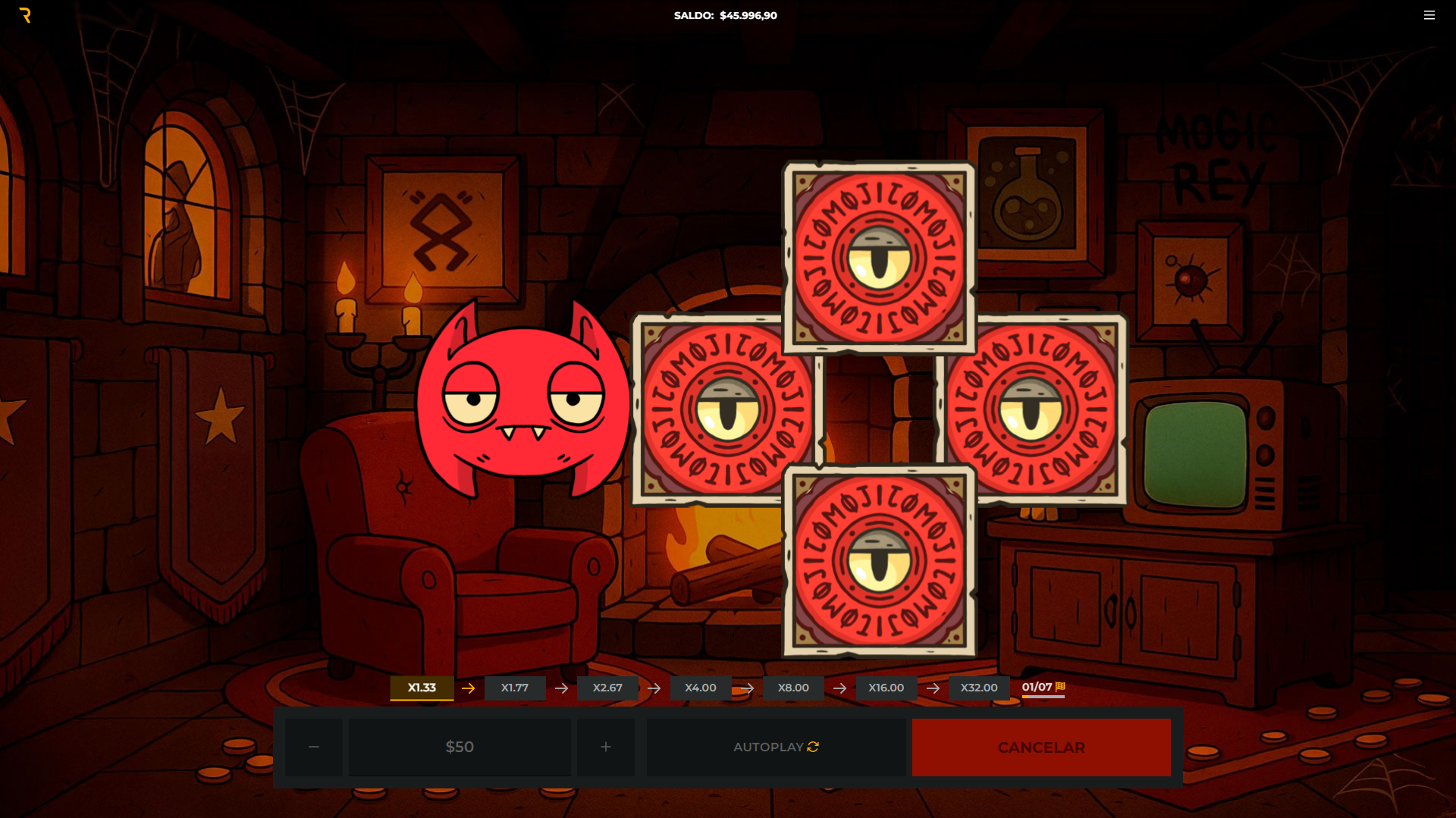The height and width of the screenshot is (818, 1456).
Task: Pick the top card
Action: pyautogui.click(x=879, y=258)
